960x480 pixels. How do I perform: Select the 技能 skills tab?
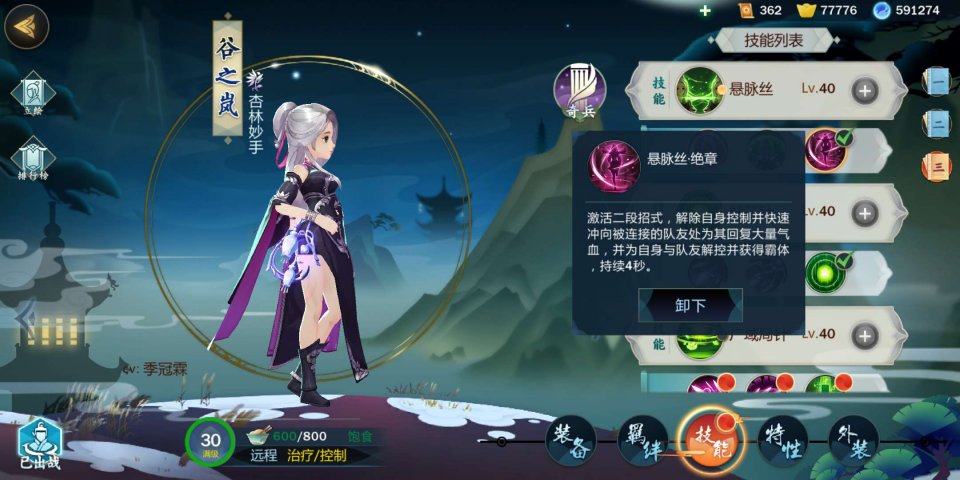click(x=710, y=442)
